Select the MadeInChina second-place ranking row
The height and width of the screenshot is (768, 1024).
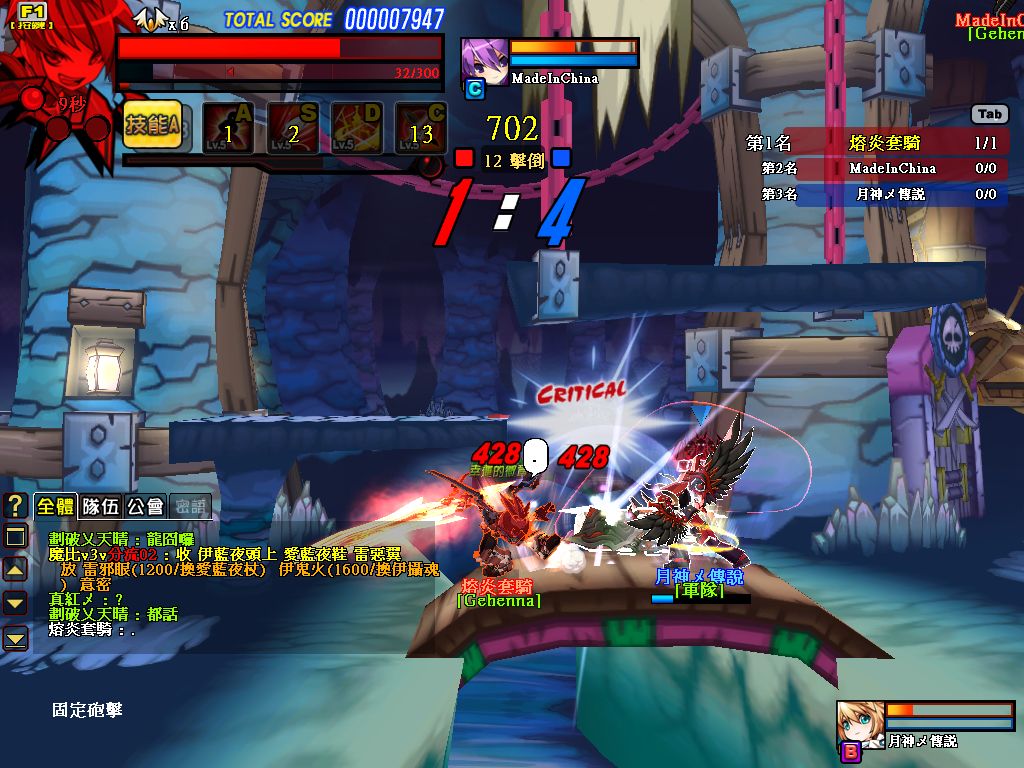tap(875, 169)
